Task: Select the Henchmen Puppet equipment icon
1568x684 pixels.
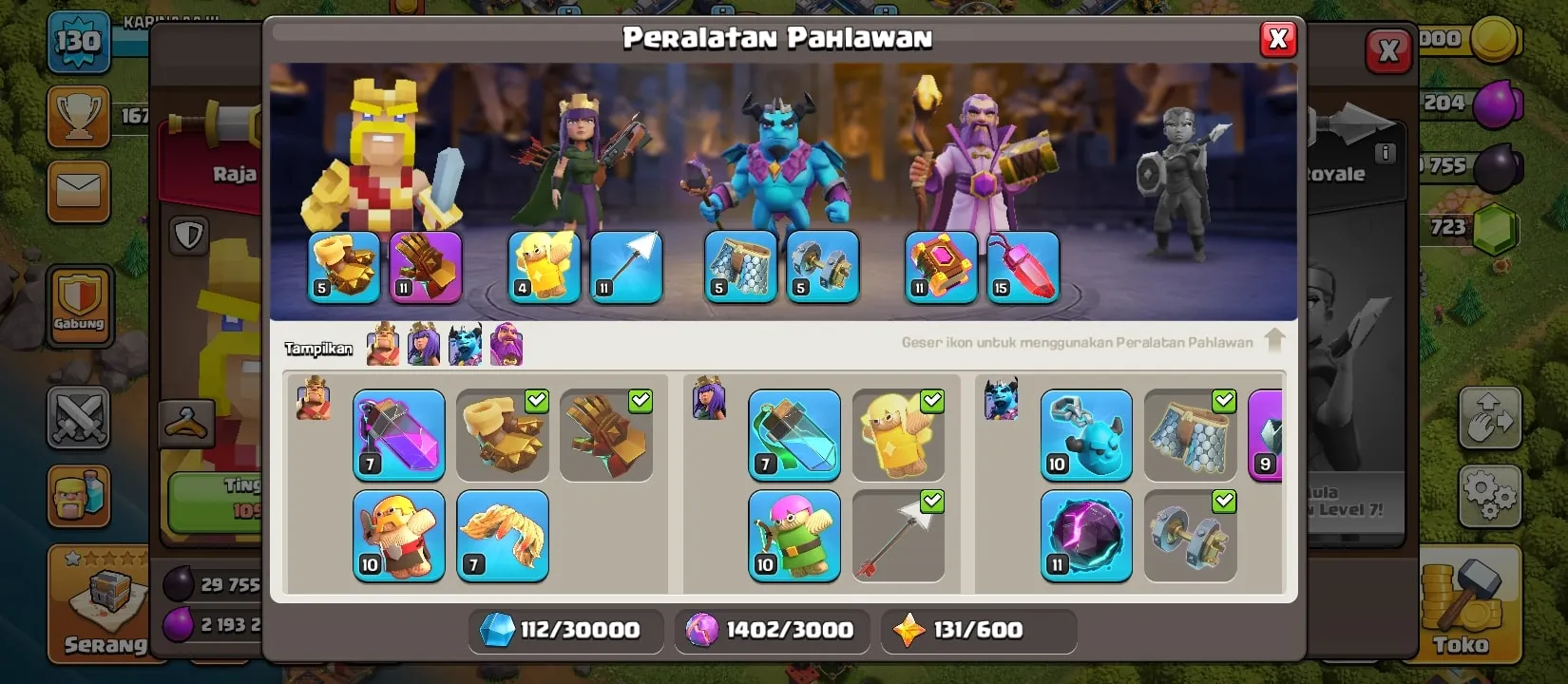Action: [x=1086, y=435]
